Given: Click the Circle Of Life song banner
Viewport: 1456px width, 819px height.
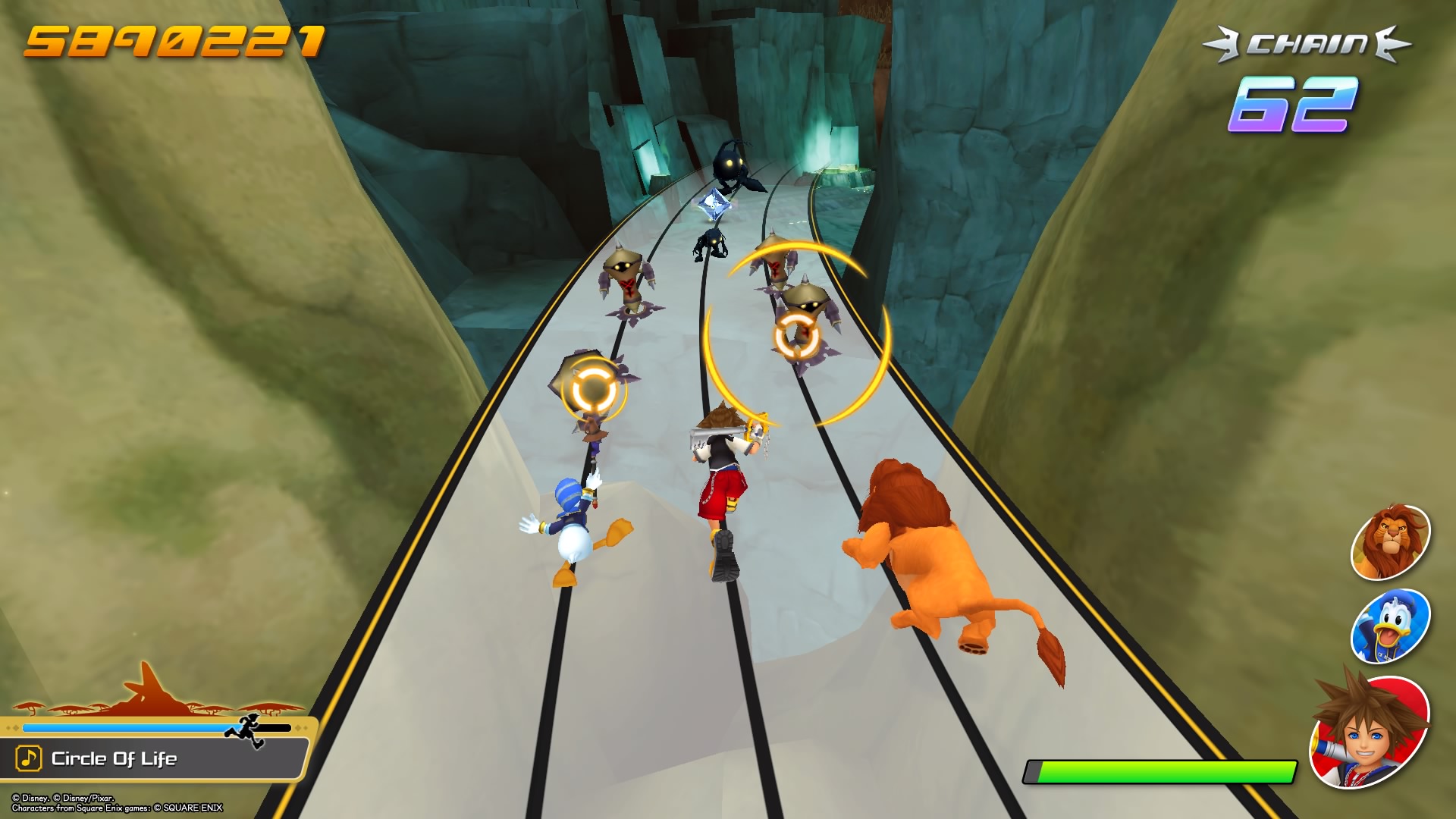Looking at the screenshot, I should pos(155,758).
